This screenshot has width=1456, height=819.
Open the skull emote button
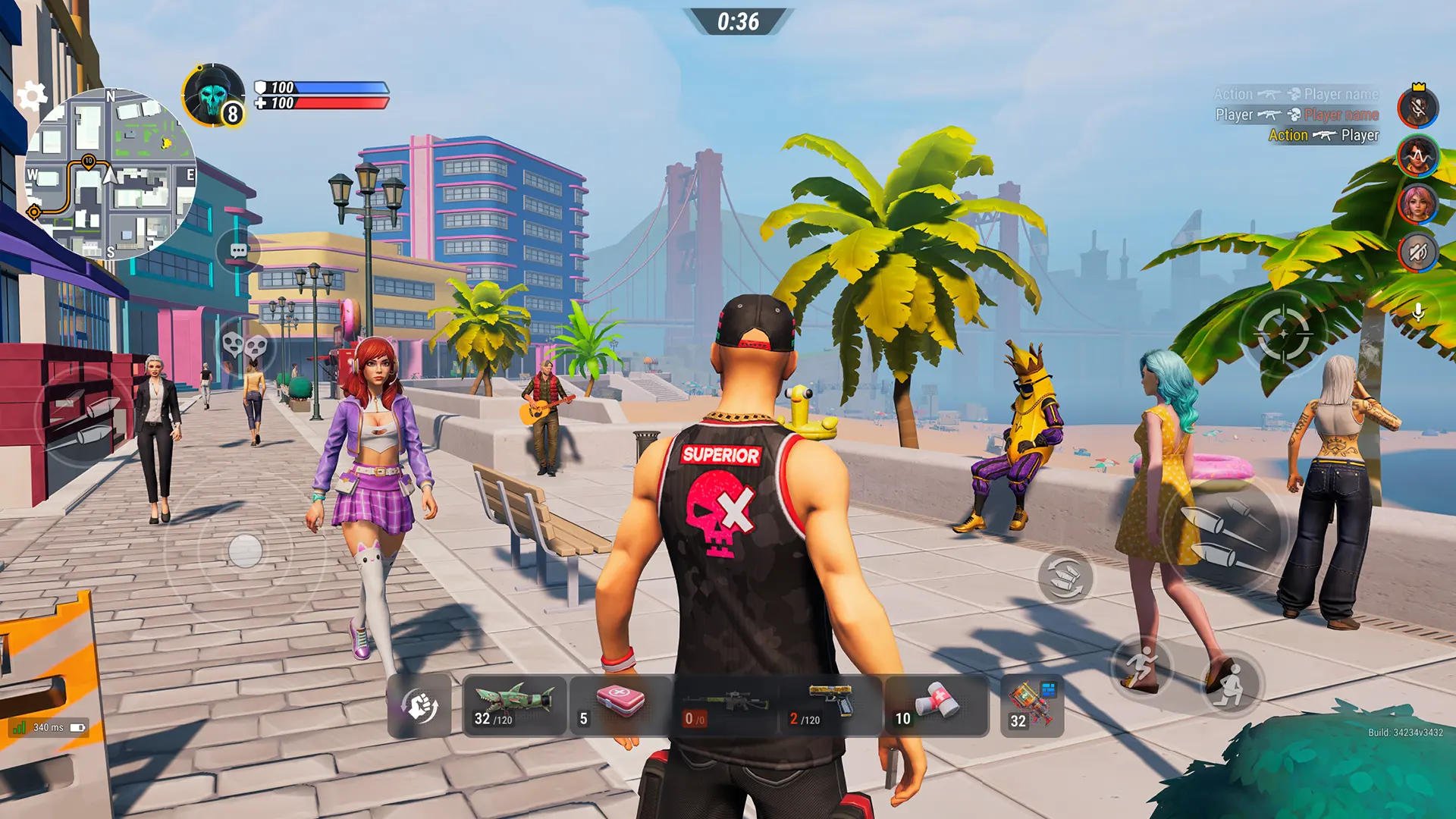tap(244, 346)
